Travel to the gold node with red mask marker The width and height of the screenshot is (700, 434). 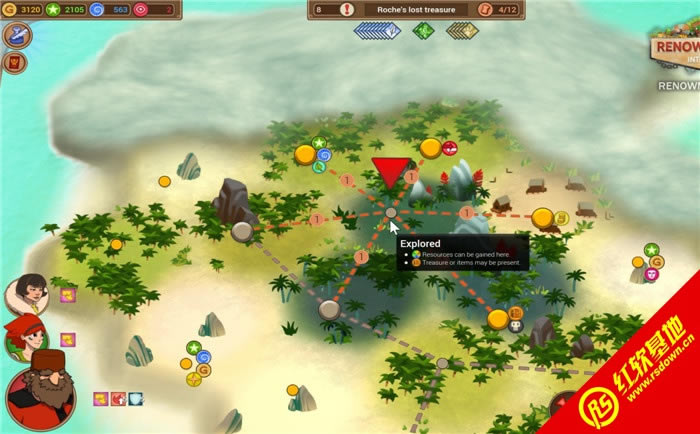431,148
